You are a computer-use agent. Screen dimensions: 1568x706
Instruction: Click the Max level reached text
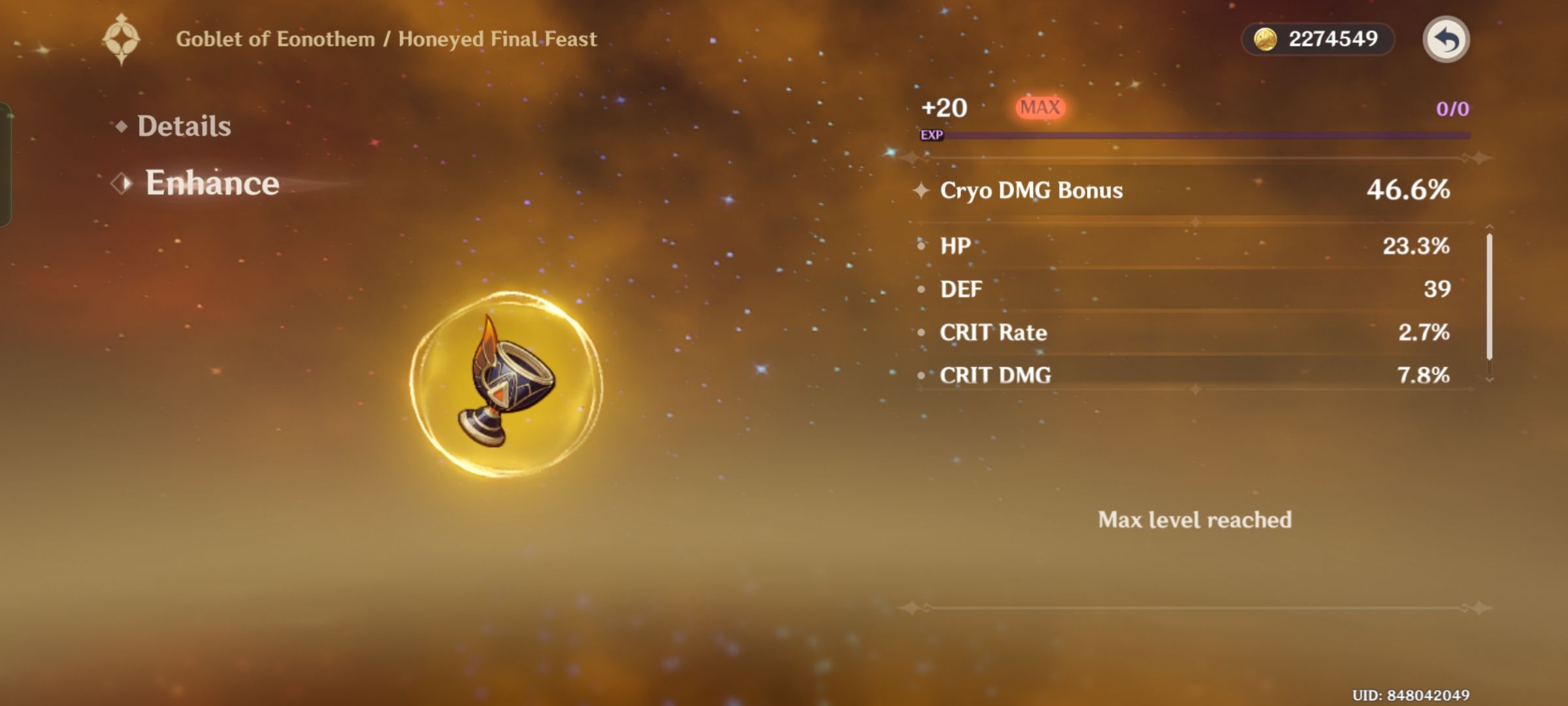point(1195,520)
